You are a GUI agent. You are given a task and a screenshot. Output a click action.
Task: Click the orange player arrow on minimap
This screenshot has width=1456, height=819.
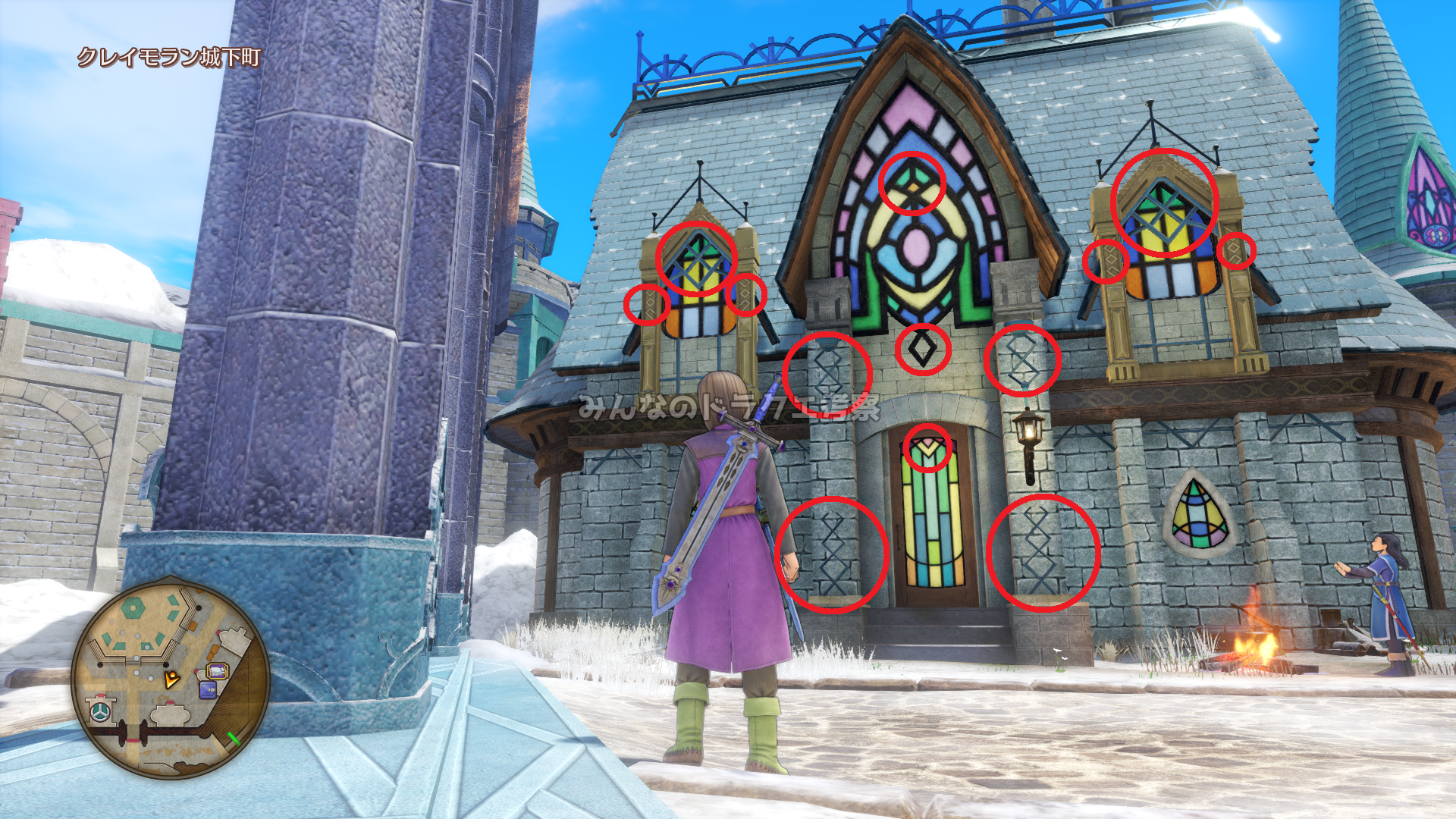(x=172, y=679)
